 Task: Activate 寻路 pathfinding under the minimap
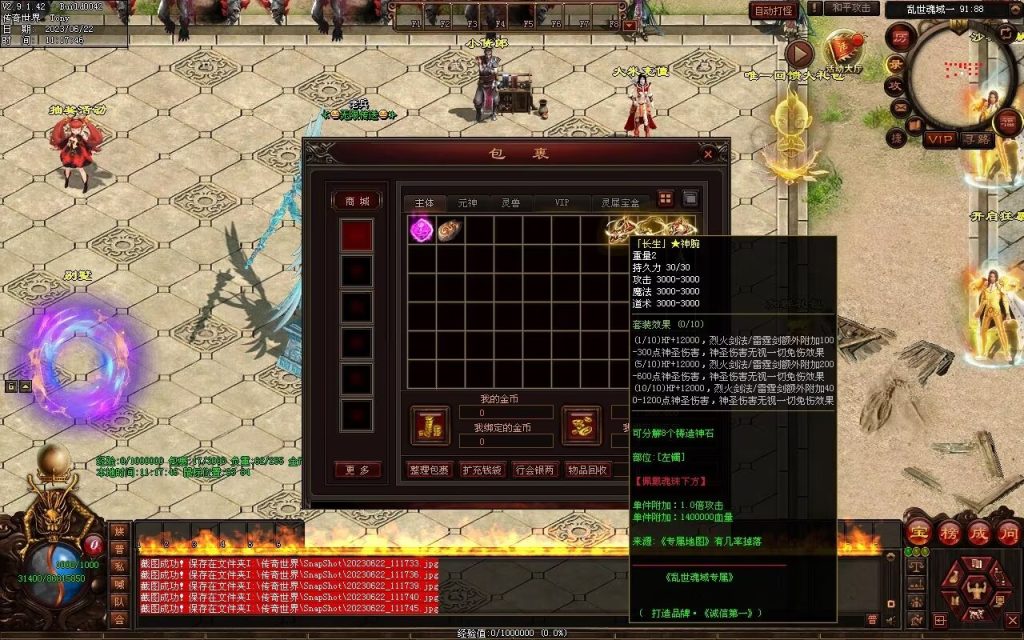976,139
